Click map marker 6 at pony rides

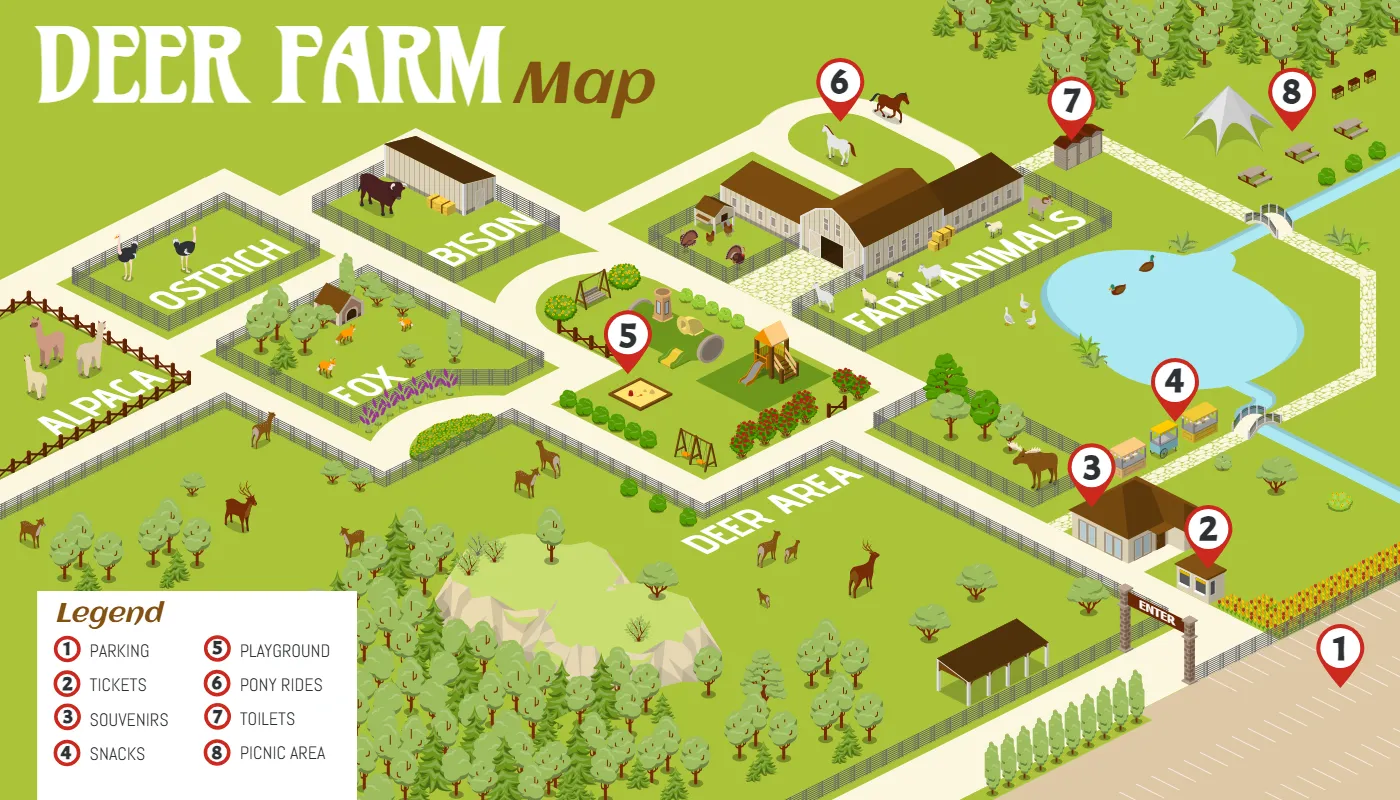click(x=839, y=83)
